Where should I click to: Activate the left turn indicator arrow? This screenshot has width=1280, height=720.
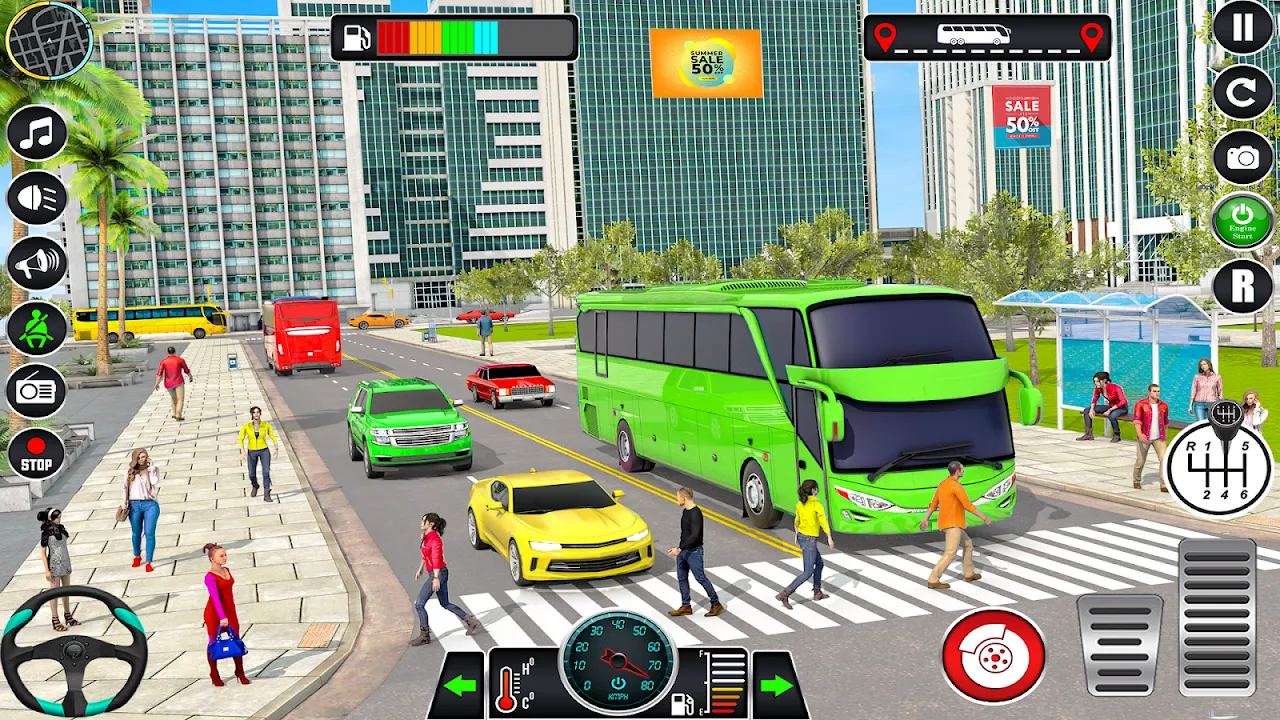461,685
